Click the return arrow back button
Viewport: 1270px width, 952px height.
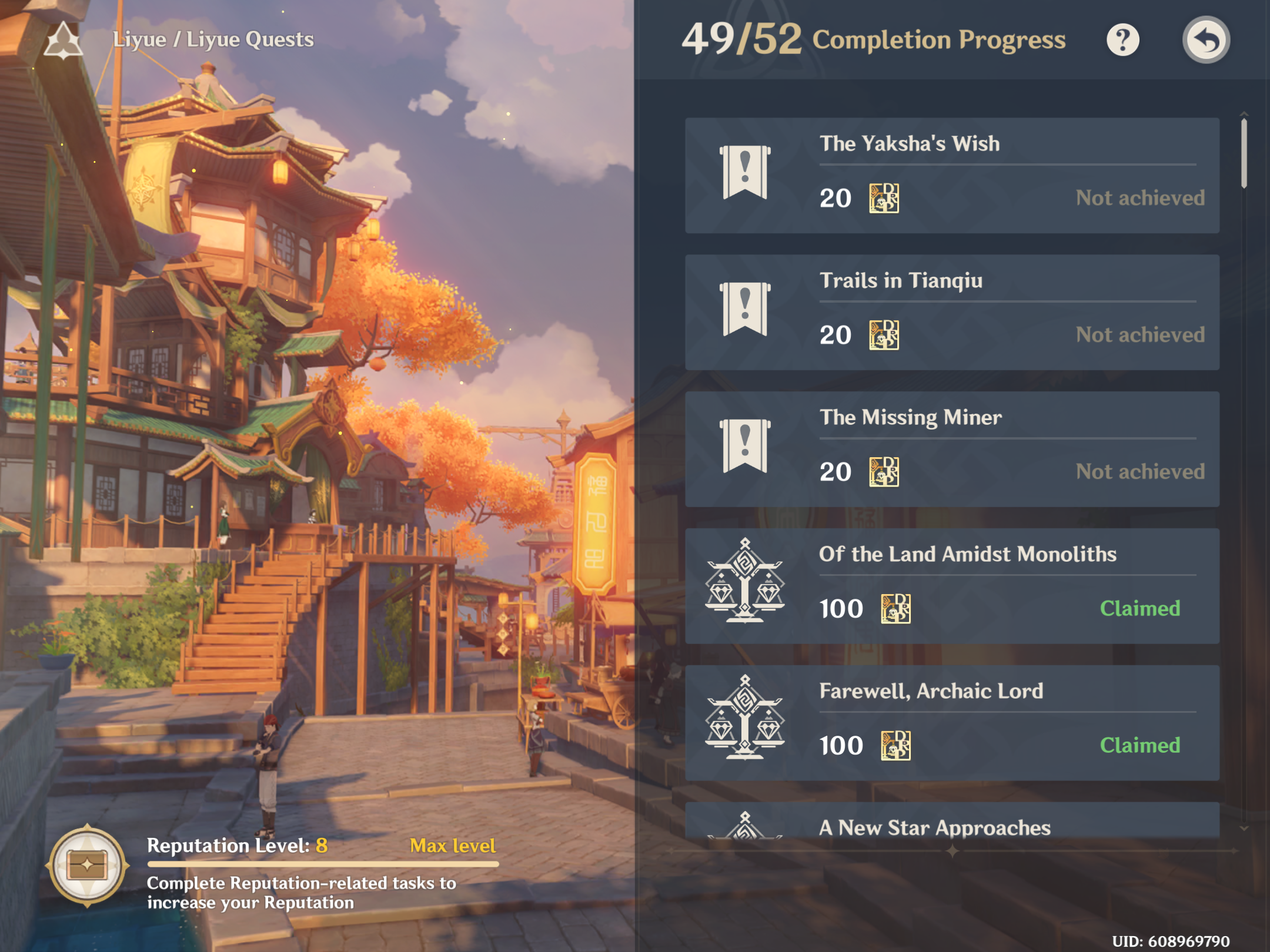click(1205, 40)
